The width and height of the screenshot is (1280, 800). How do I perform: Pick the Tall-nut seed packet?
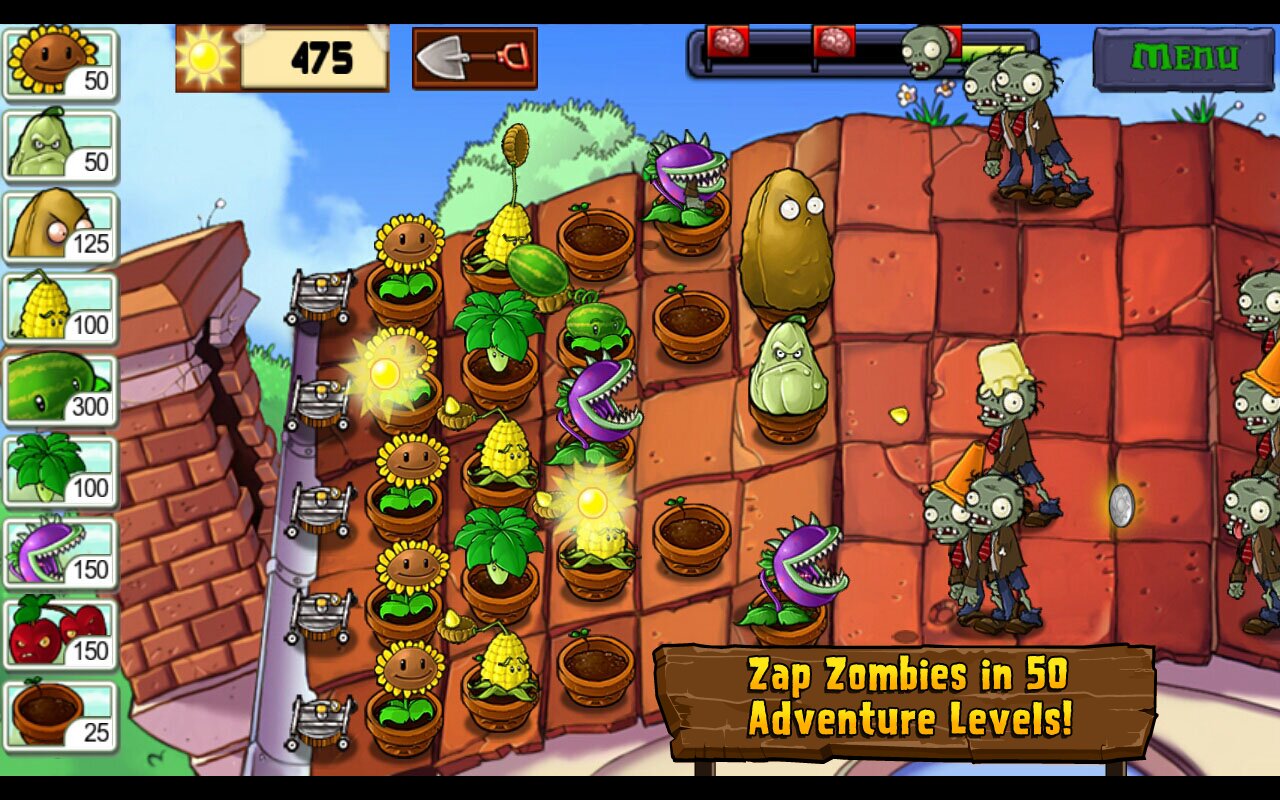(60, 228)
